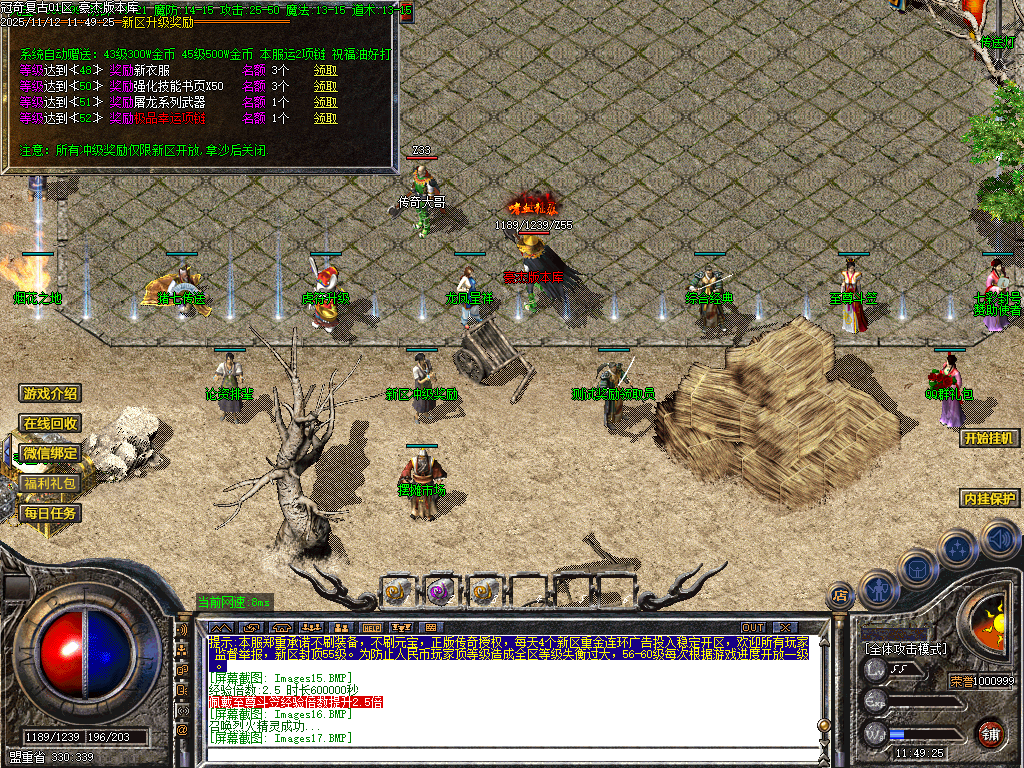Claim the level 50 skill book pages reward
1024x768 pixels.
pyautogui.click(x=326, y=87)
